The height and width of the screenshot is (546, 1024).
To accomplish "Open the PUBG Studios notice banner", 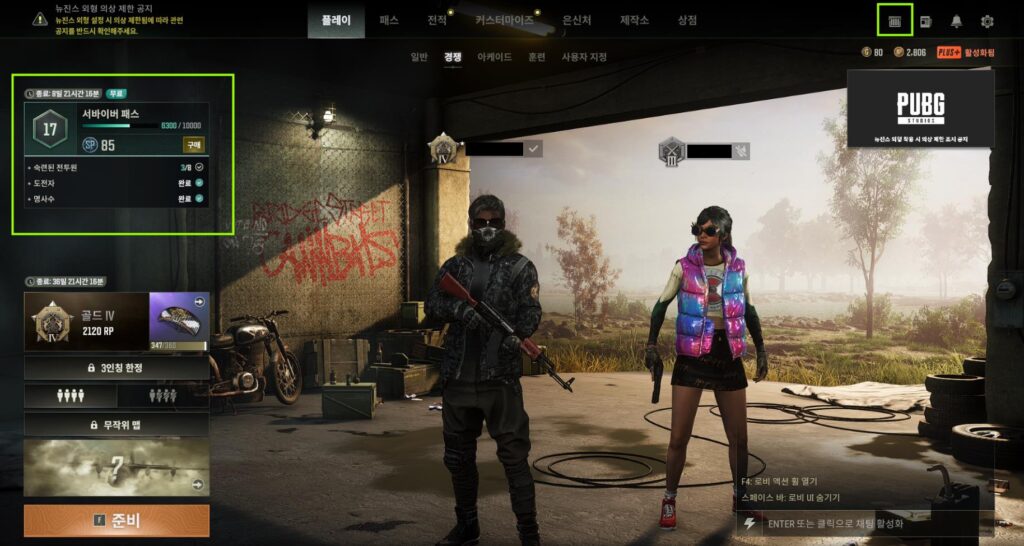I will coord(920,108).
